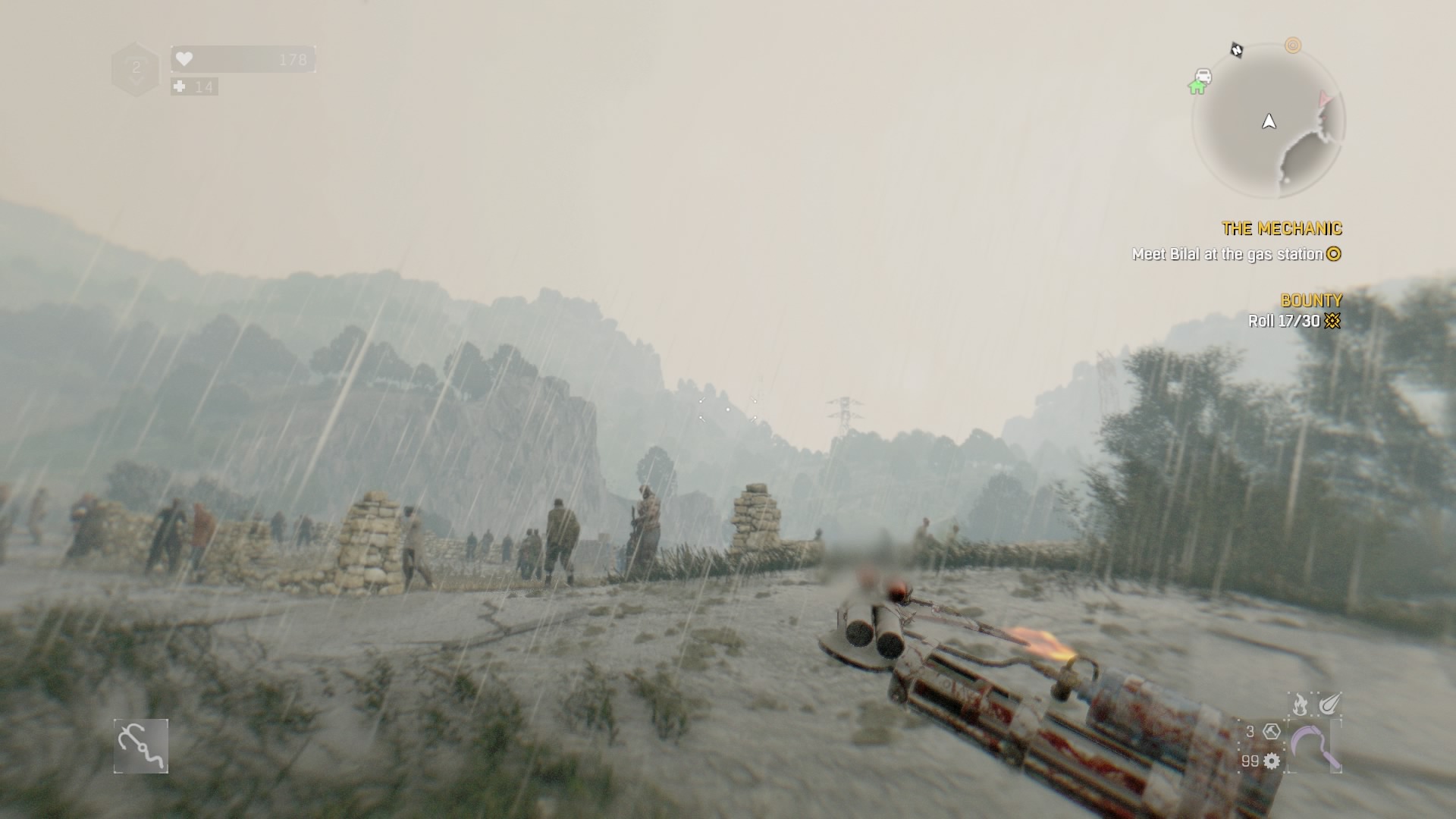Click the gear icon beside the 99 count
Viewport: 1456px width, 819px height.
tap(1272, 762)
